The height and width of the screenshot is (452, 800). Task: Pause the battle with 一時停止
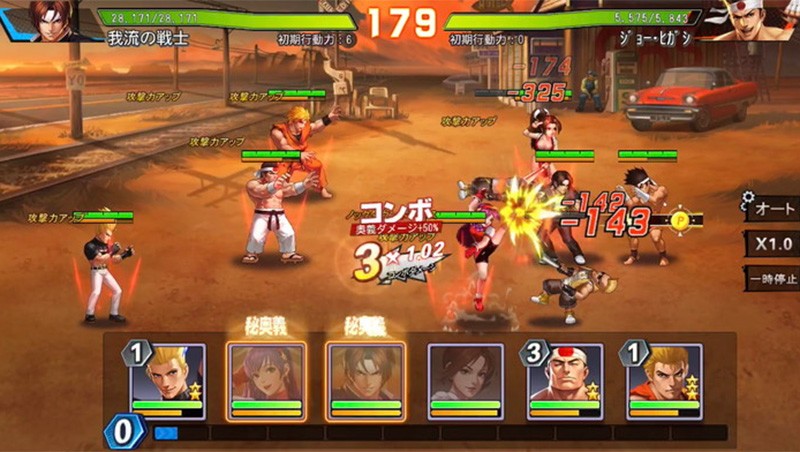pyautogui.click(x=772, y=279)
